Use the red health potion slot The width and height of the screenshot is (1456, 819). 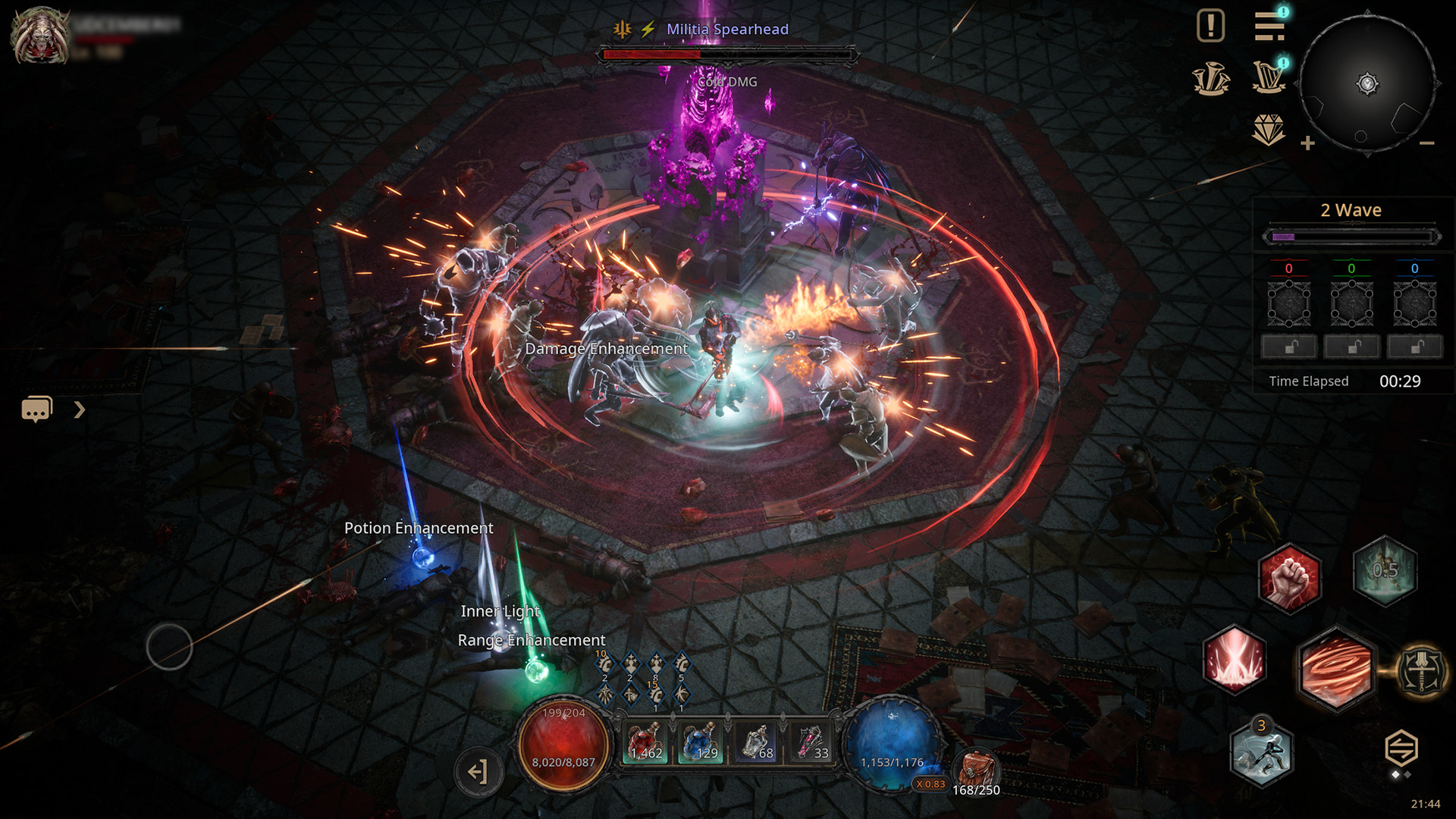[x=645, y=741]
